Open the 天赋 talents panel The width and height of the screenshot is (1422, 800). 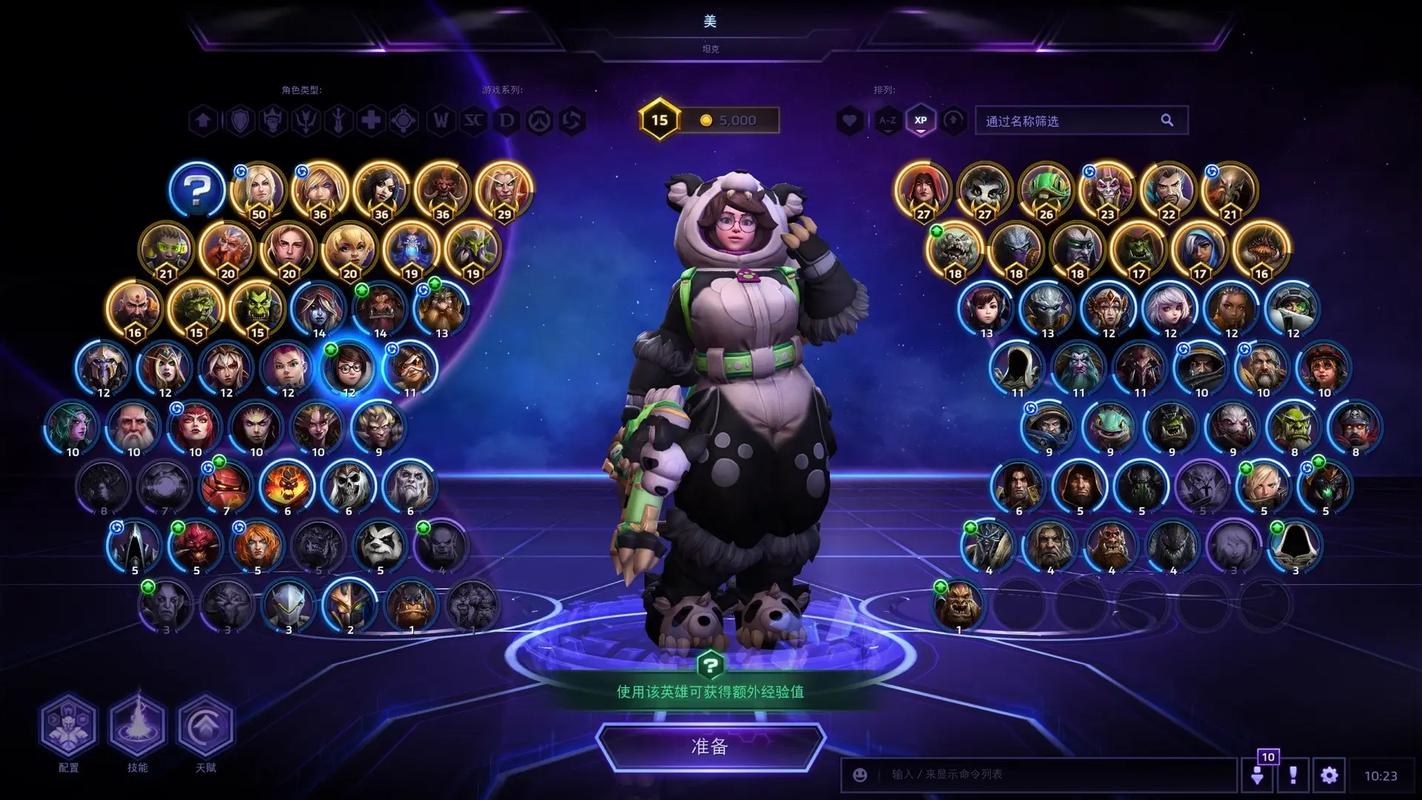(205, 726)
